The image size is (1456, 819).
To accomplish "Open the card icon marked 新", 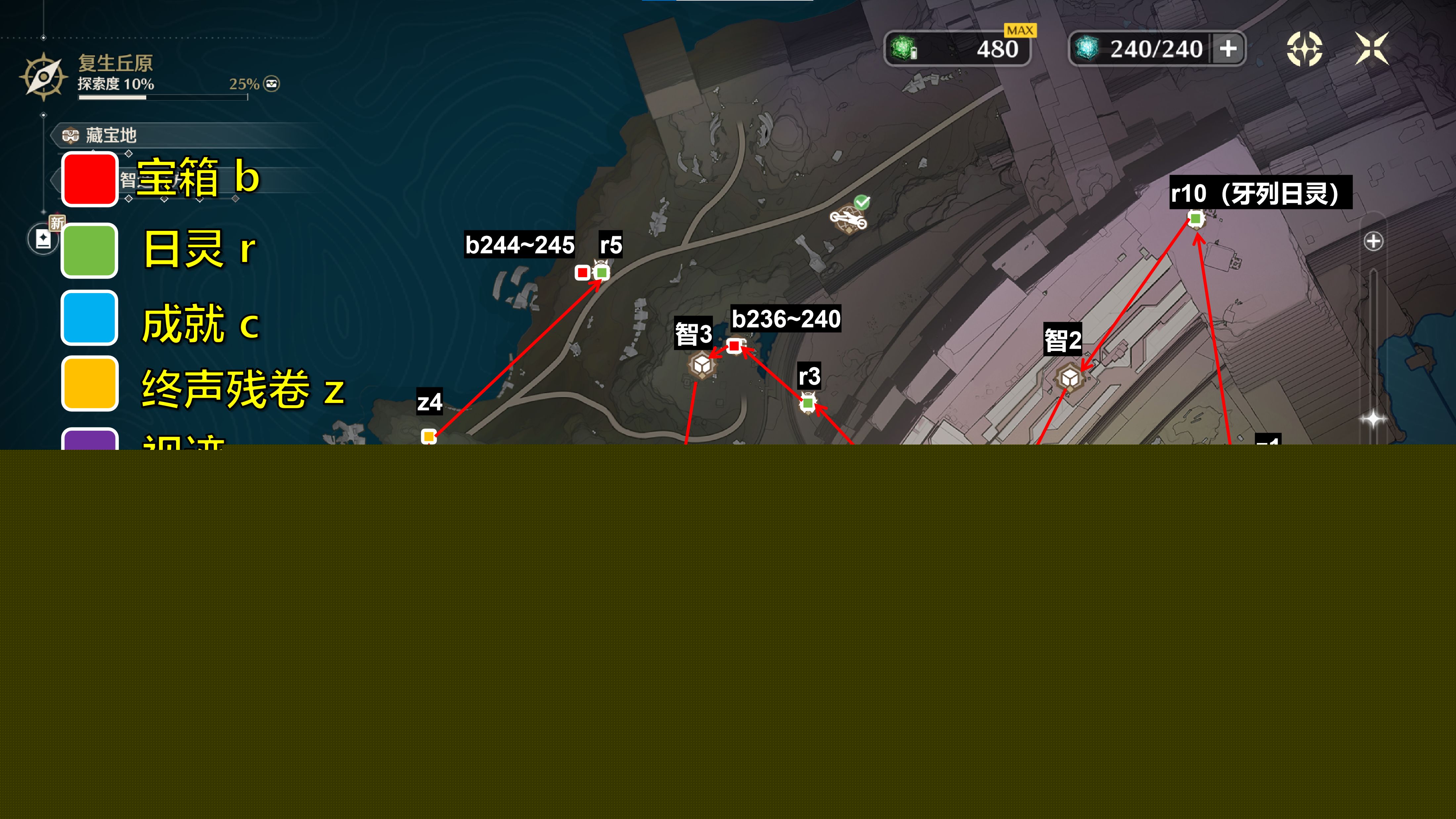I will pyautogui.click(x=44, y=238).
